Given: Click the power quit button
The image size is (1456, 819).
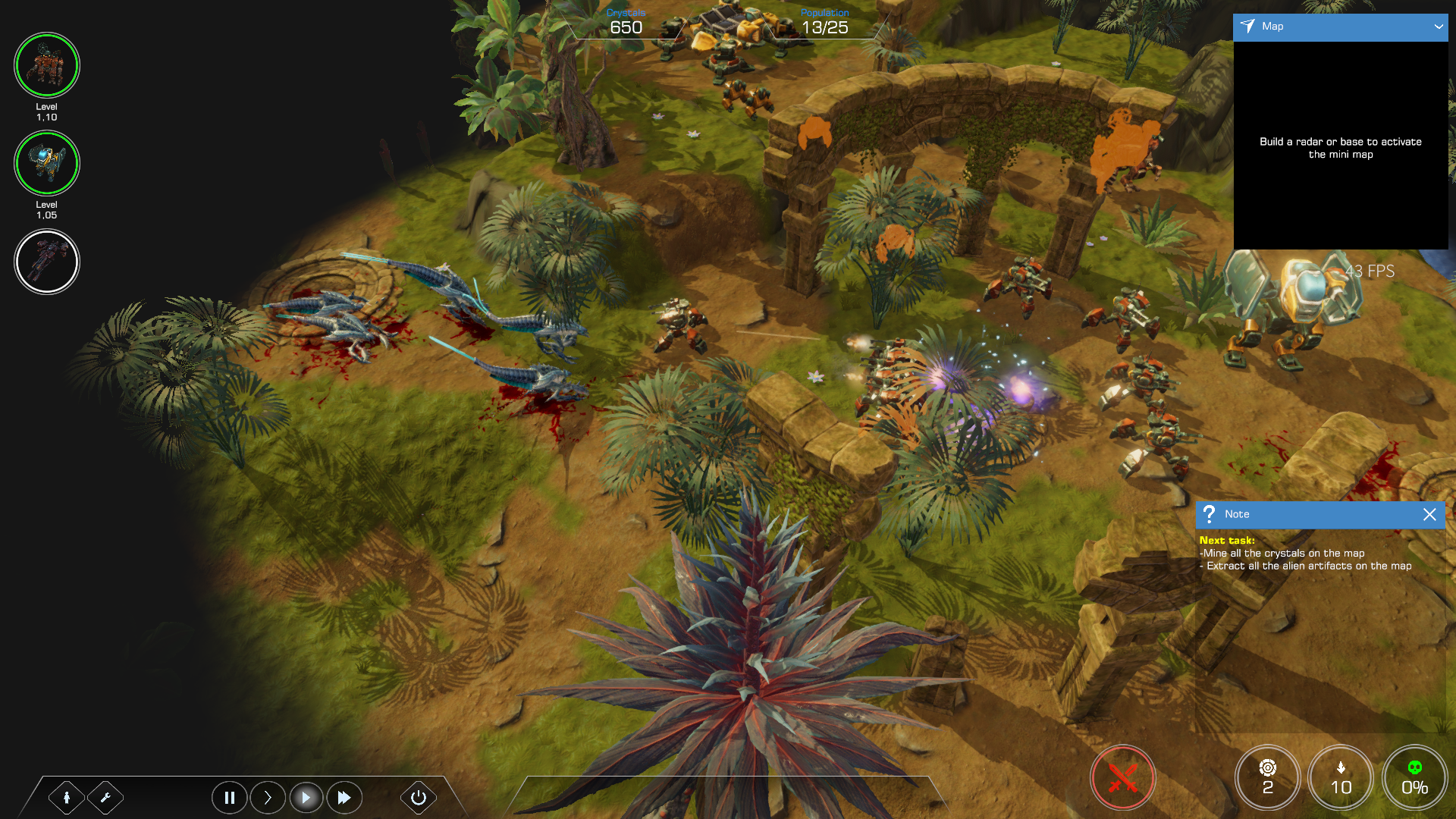Looking at the screenshot, I should [x=418, y=798].
